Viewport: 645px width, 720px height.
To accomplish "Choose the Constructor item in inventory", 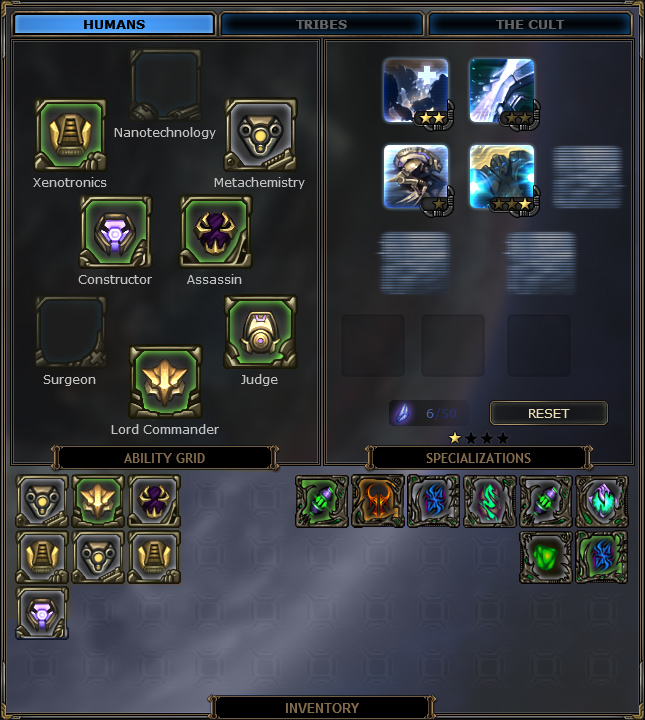I will 43,613.
